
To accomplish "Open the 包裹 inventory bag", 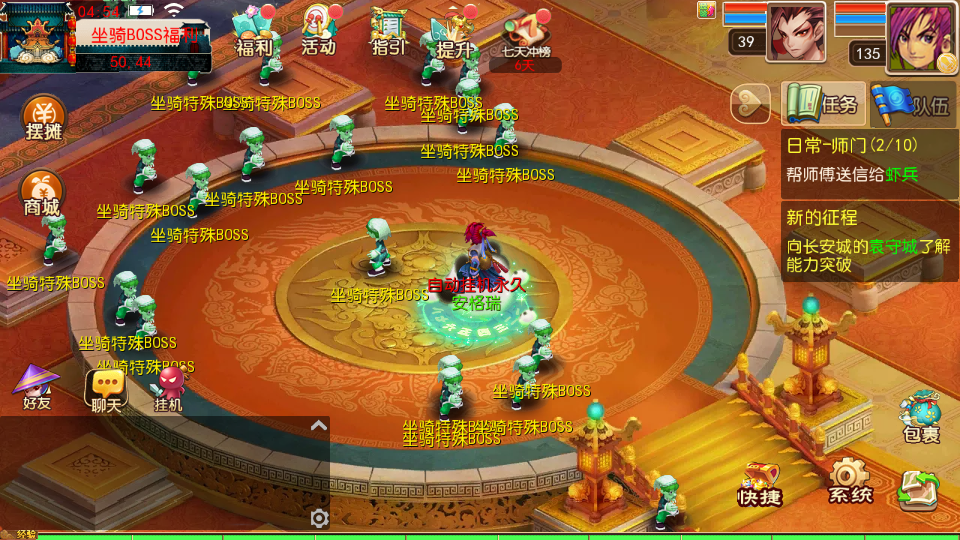I will [x=920, y=417].
